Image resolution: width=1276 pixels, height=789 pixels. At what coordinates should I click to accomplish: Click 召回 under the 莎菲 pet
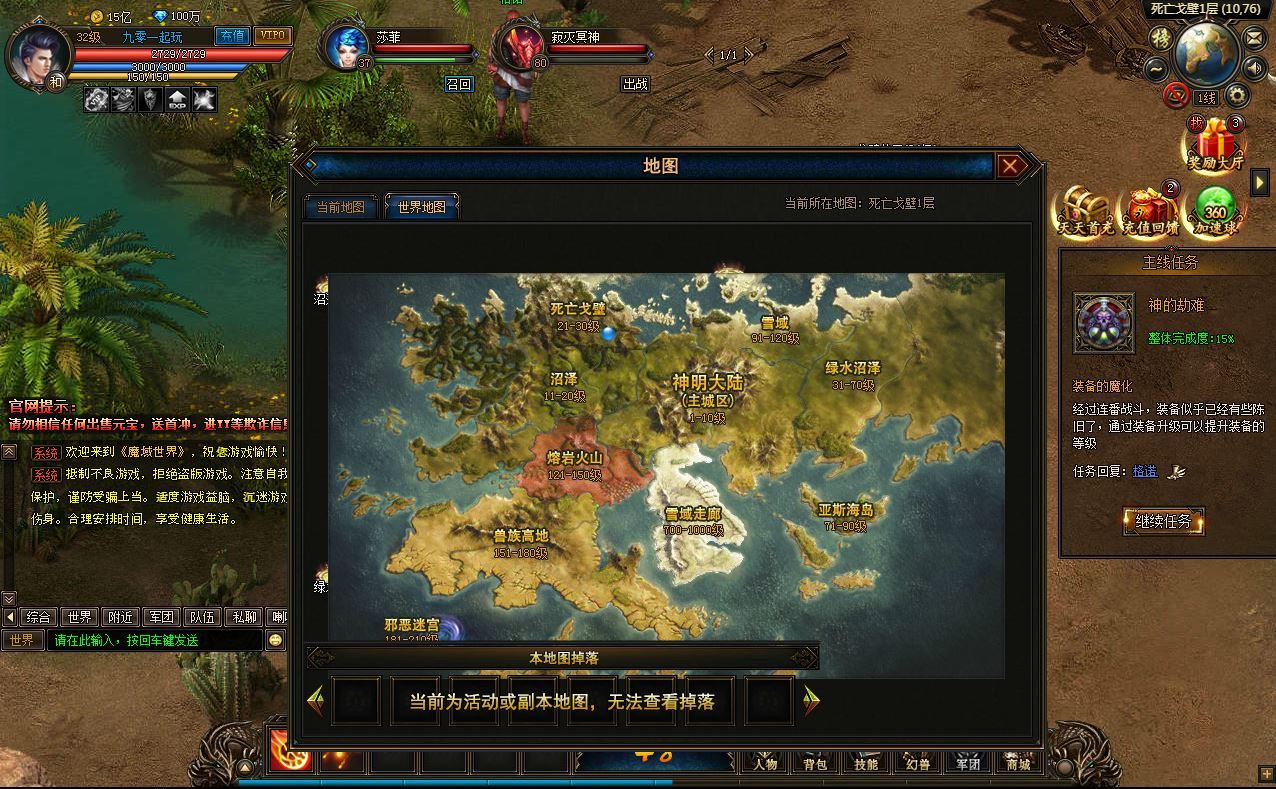(458, 84)
